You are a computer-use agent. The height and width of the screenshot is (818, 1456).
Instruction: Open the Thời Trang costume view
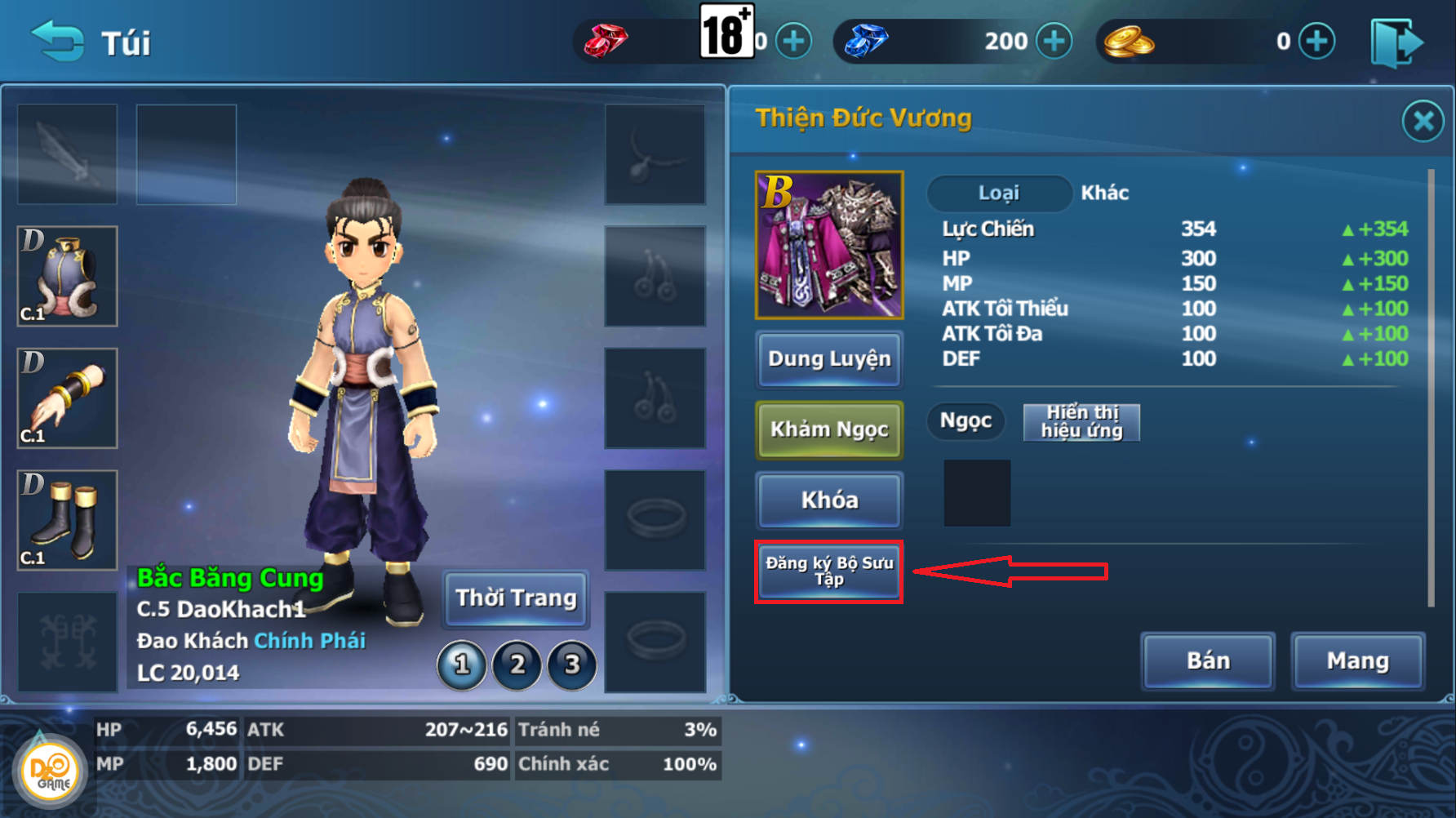(x=516, y=598)
